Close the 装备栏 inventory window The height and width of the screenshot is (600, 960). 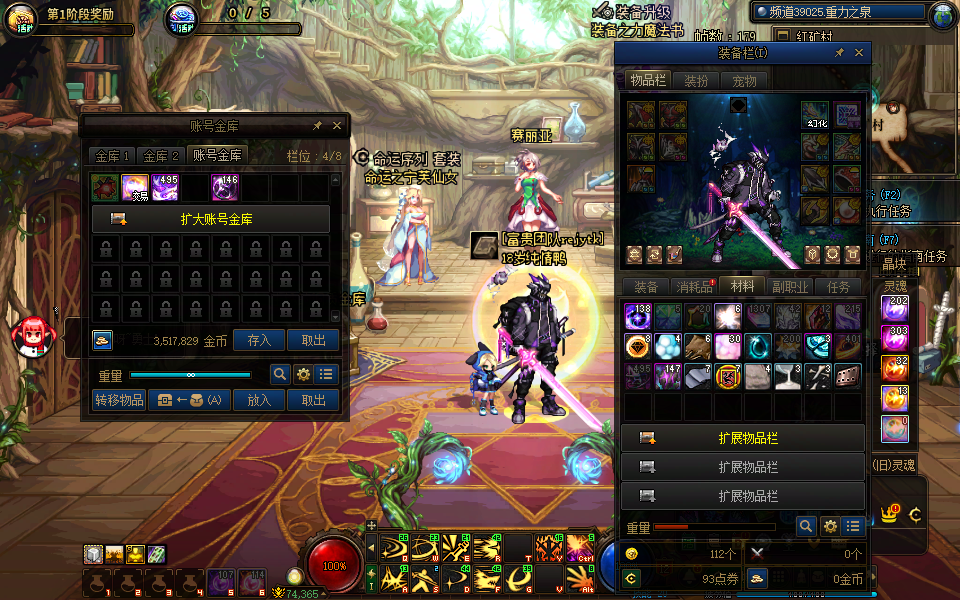859,53
